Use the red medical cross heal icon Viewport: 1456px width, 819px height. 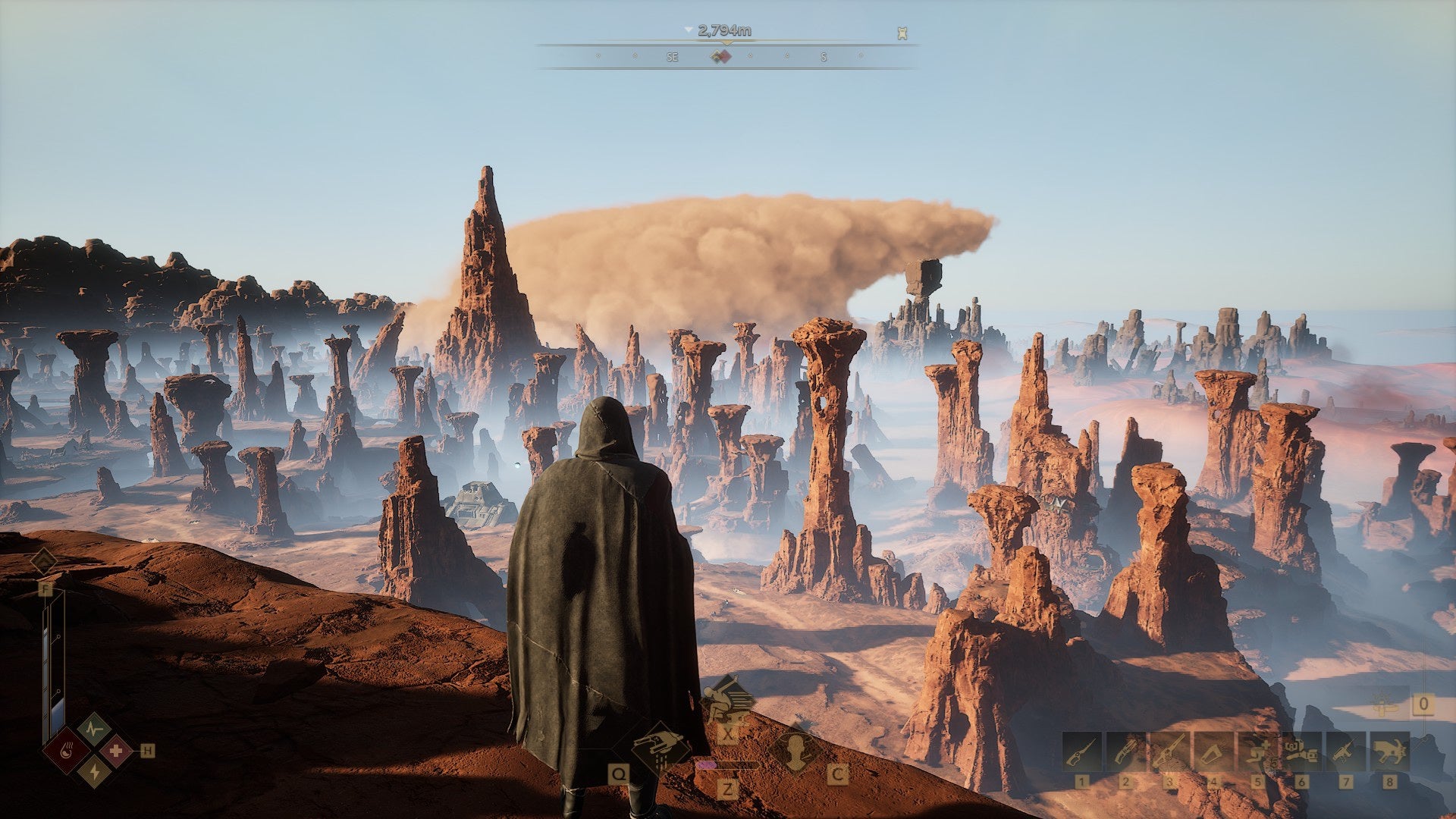[116, 752]
